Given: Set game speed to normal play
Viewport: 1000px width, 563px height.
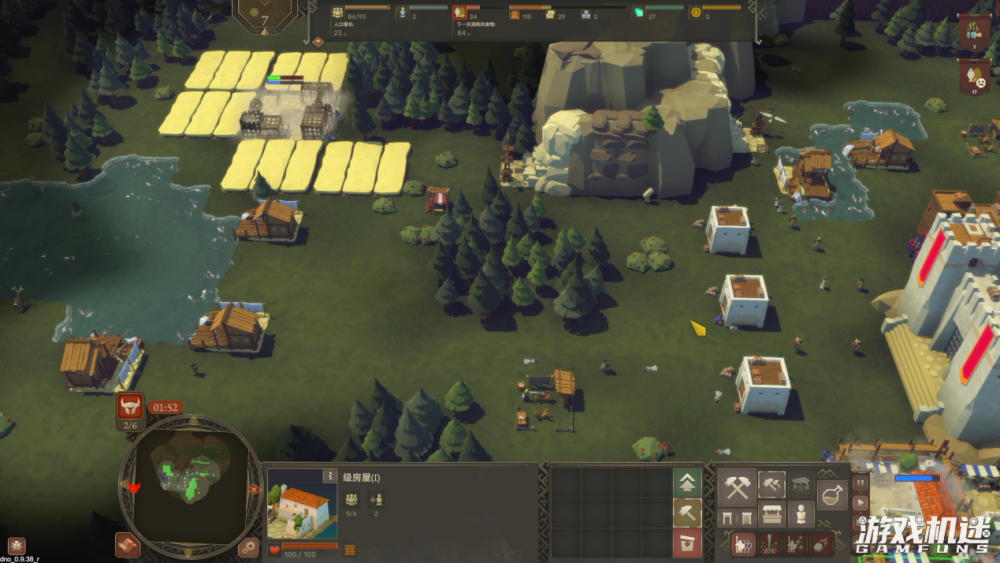Looking at the screenshot, I should (861, 499).
